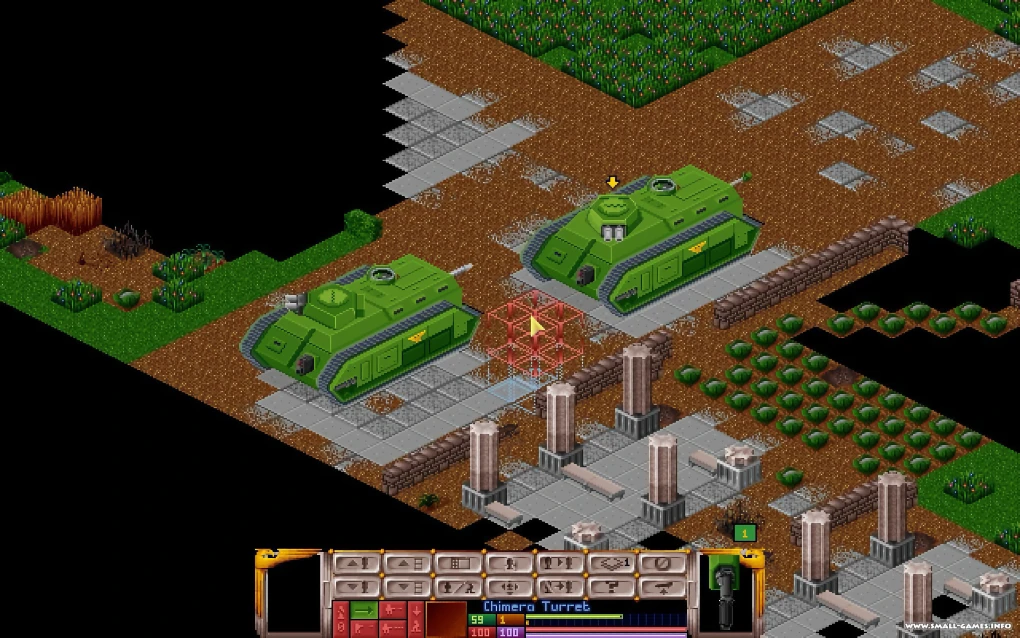Select the green arrow free-movement reserve button

point(362,608)
